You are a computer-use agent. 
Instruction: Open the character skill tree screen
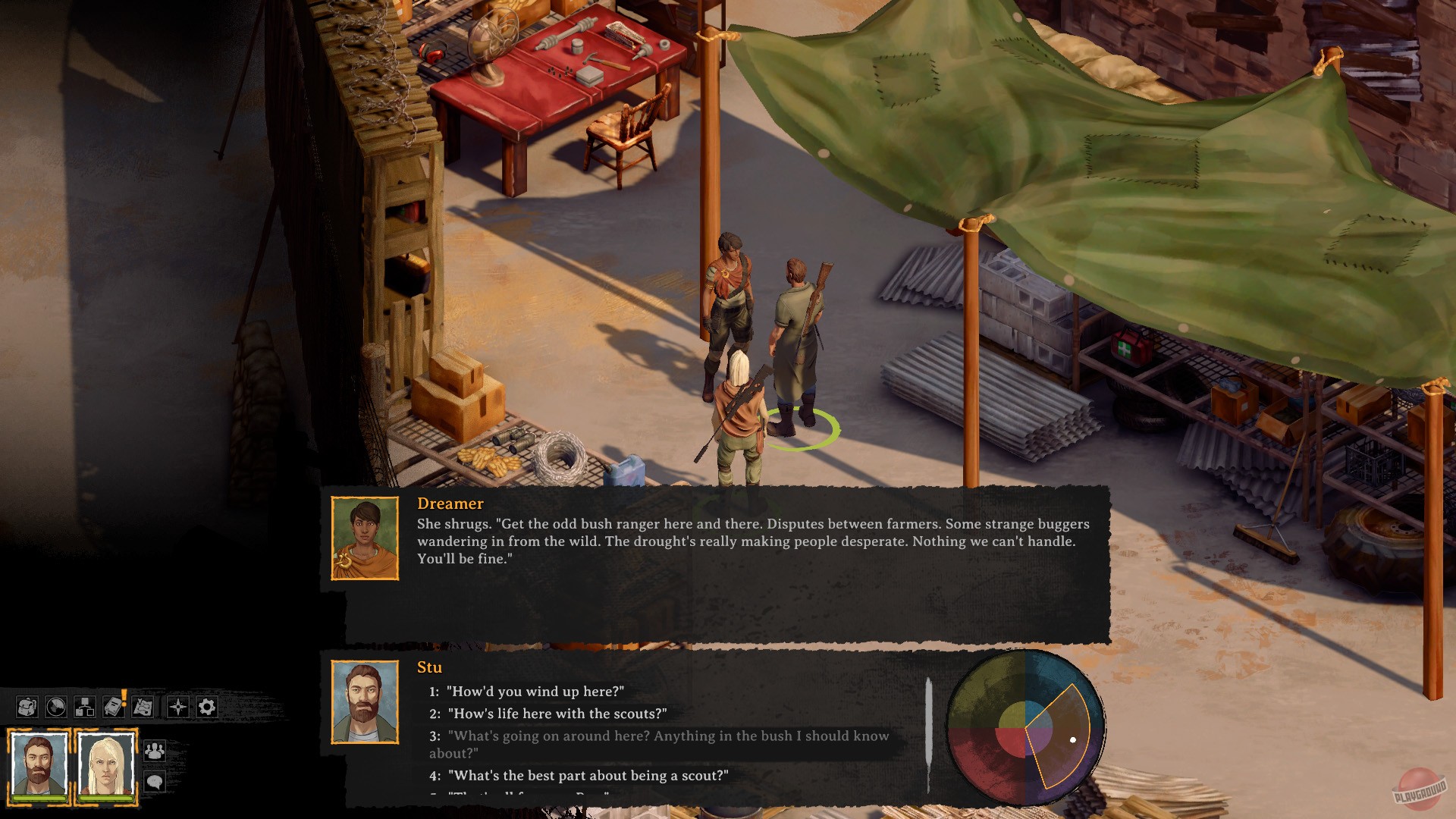click(83, 706)
